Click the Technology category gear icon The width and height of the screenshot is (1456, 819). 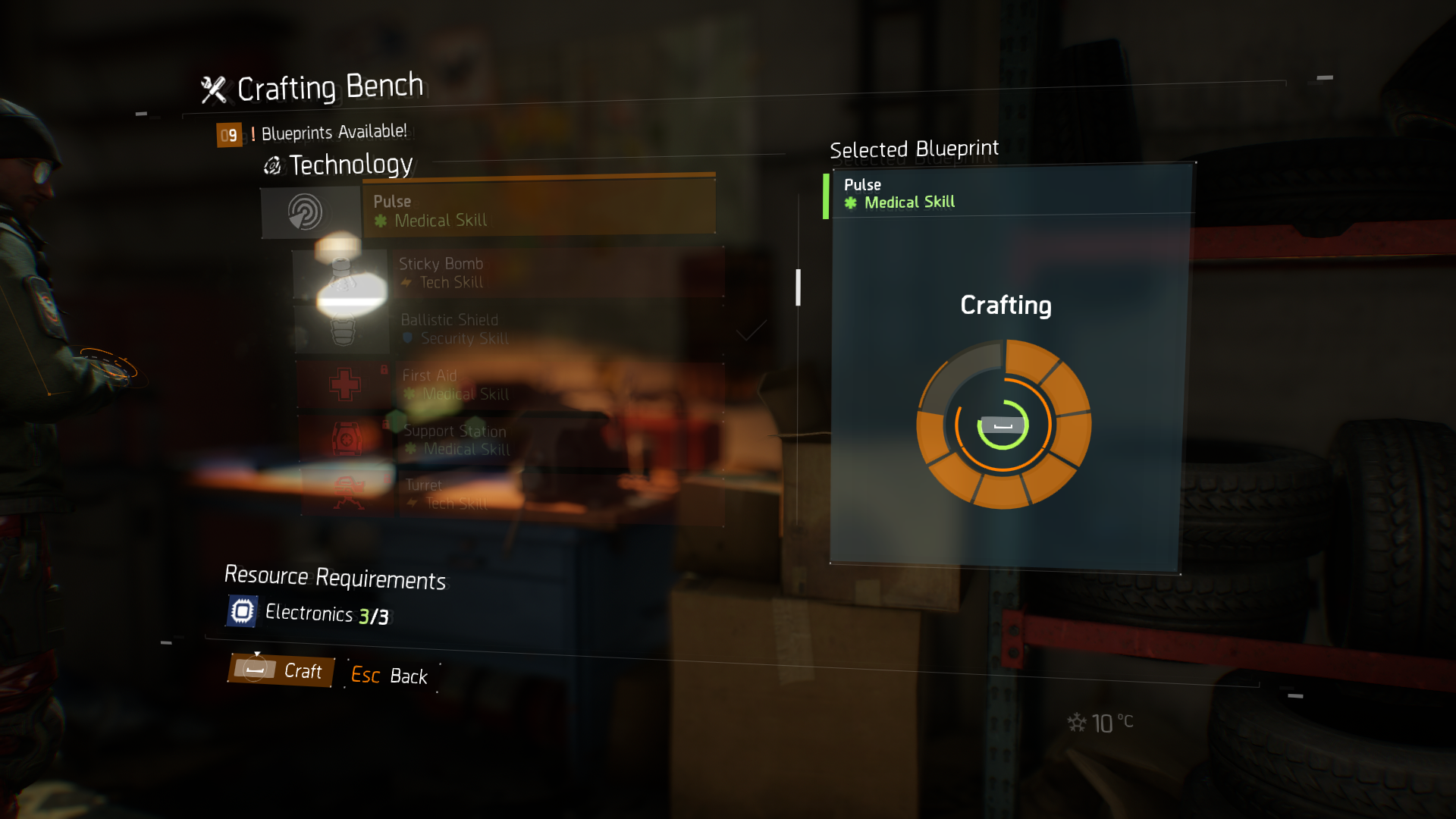click(271, 165)
